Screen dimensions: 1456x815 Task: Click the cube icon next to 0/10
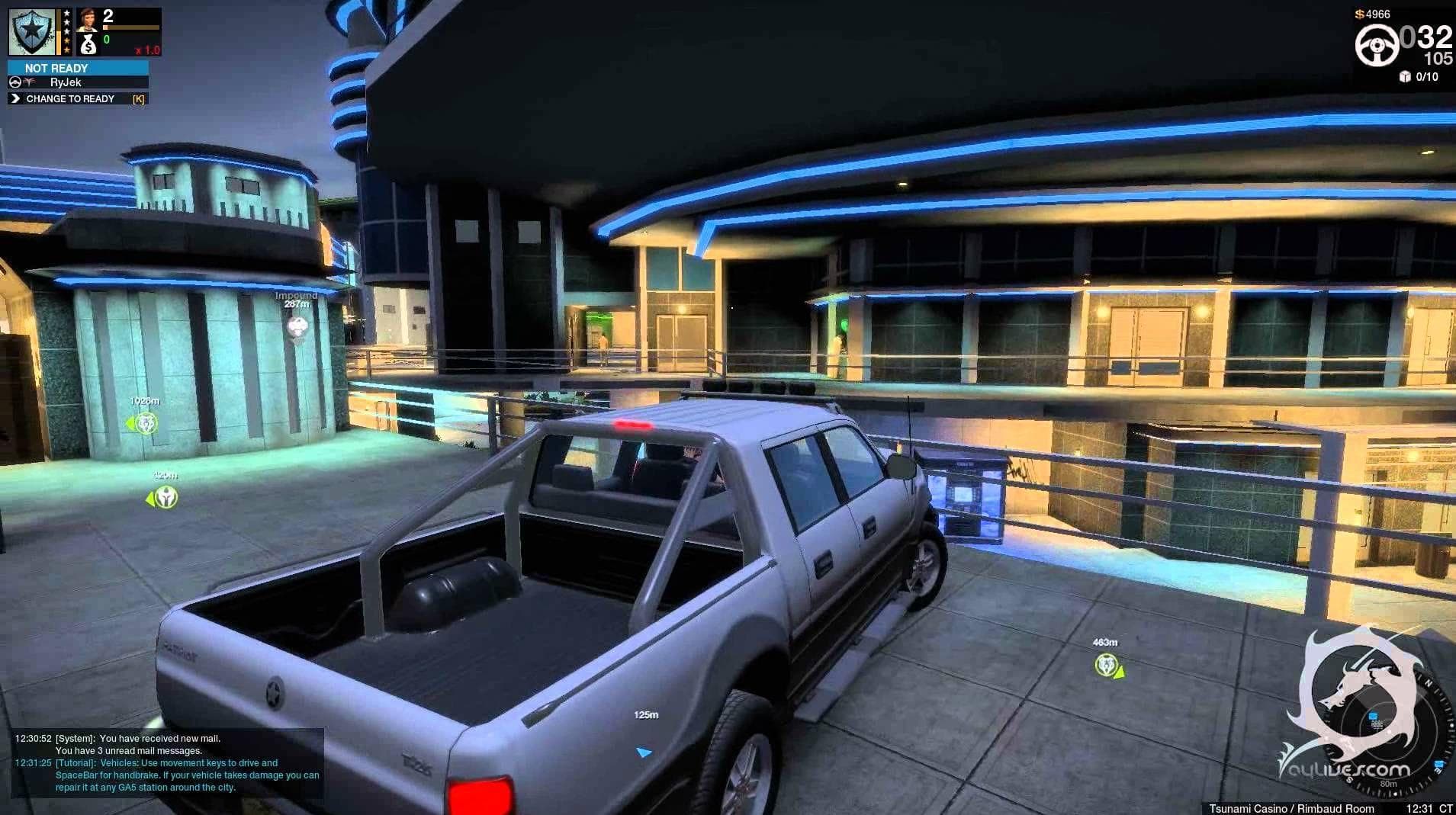coord(1404,76)
